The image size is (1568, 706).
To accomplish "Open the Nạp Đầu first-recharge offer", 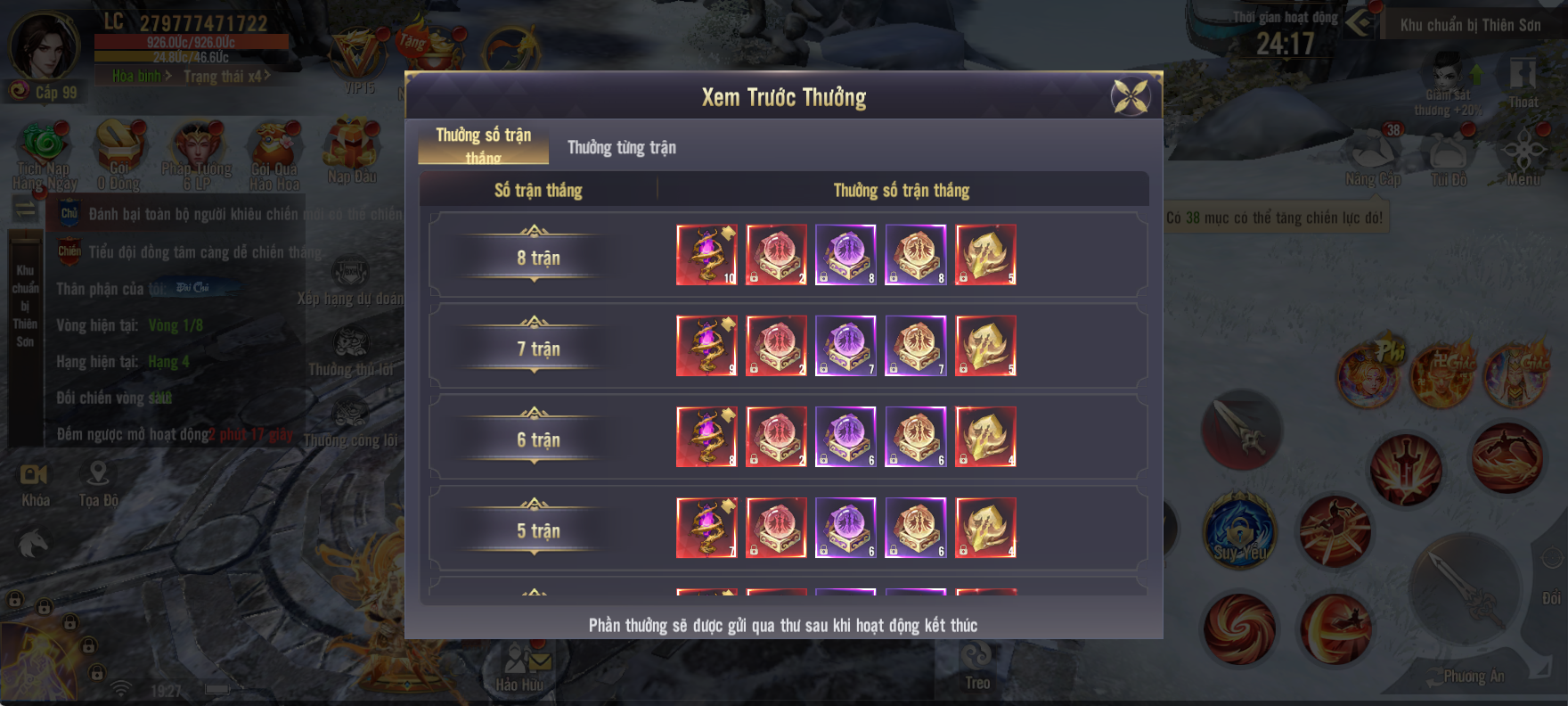I will click(x=351, y=152).
